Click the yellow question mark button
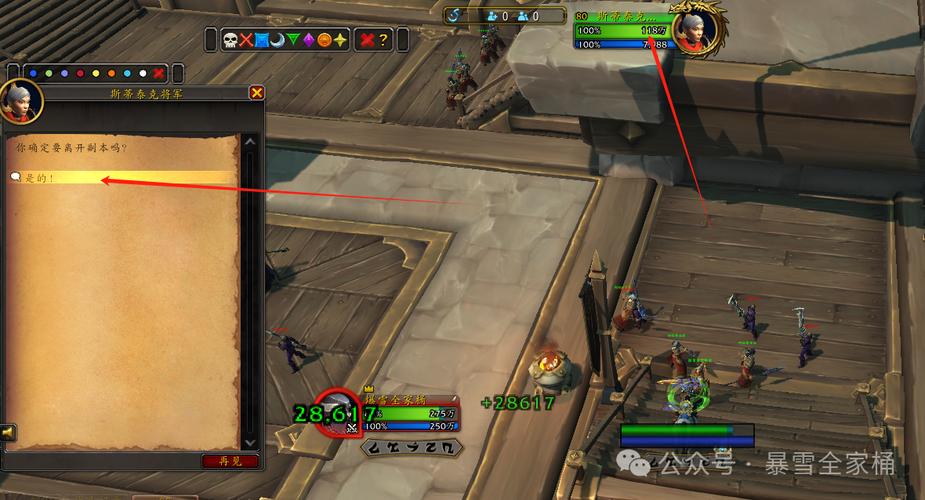The width and height of the screenshot is (925, 500). tap(385, 40)
